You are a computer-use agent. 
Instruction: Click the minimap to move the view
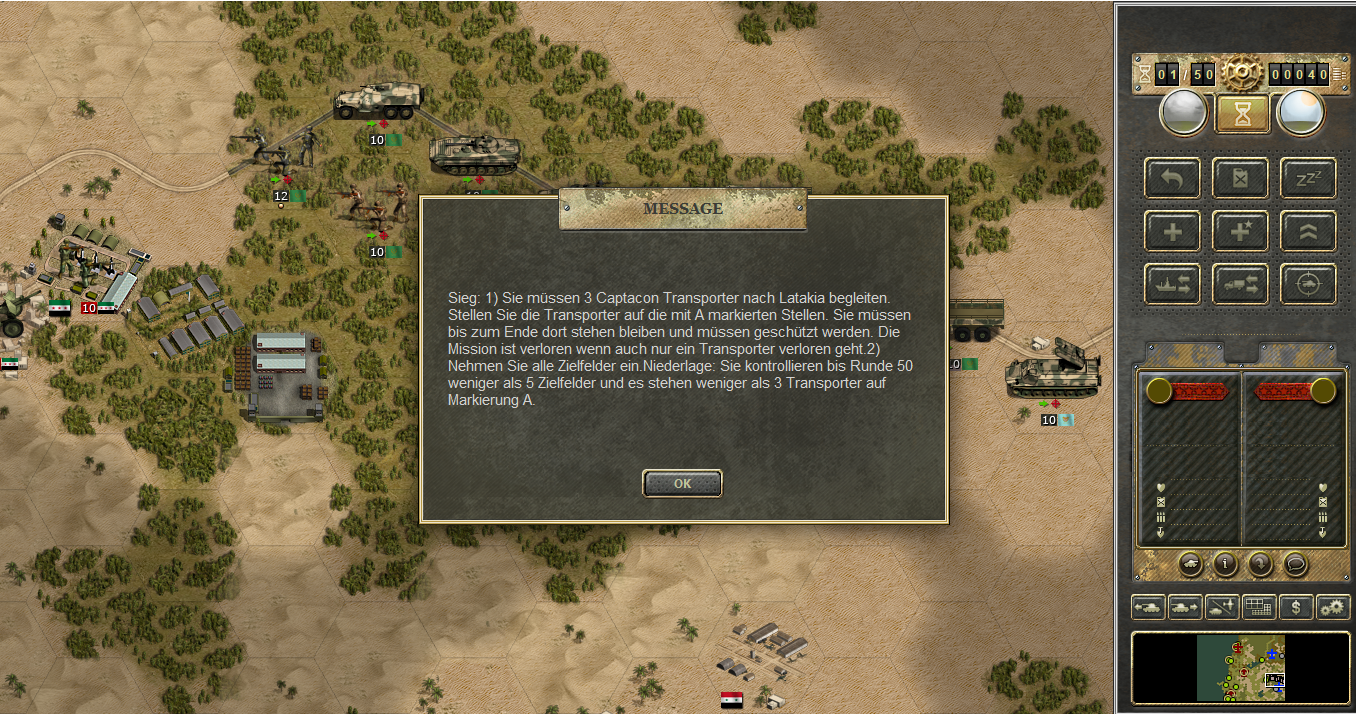click(1240, 667)
